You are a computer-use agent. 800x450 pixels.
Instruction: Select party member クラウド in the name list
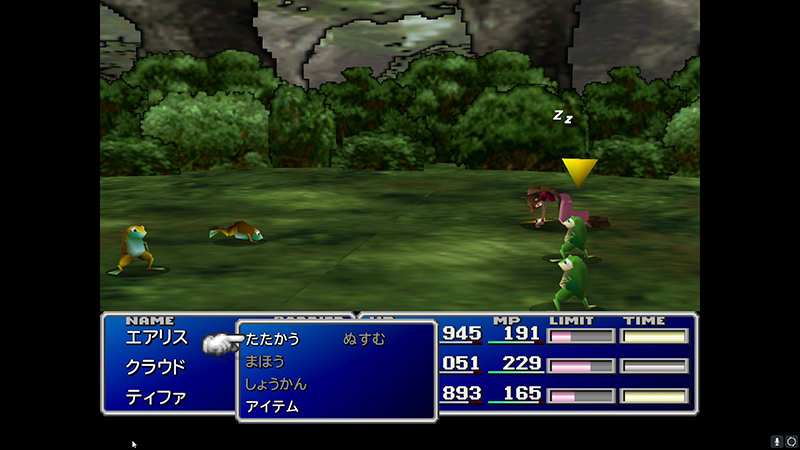click(x=156, y=367)
